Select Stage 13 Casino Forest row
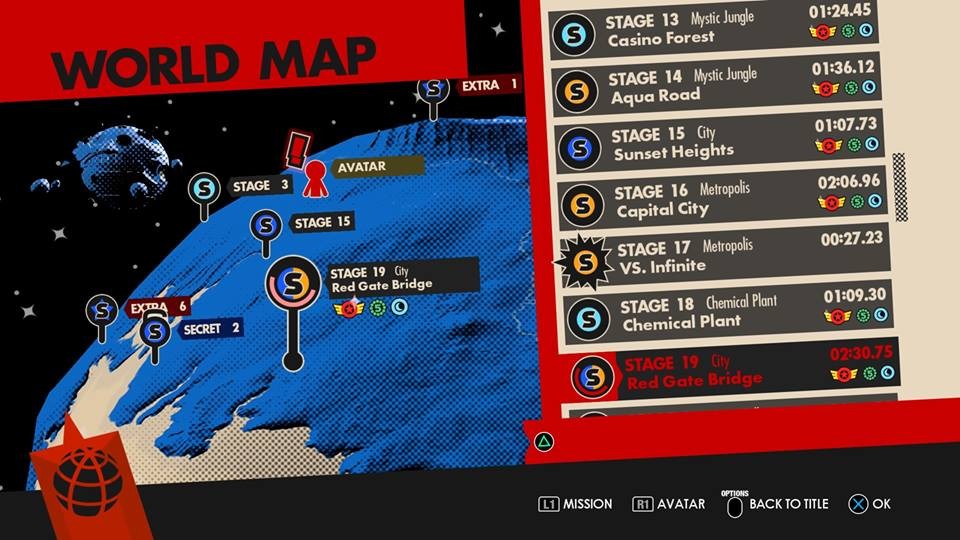960x540 pixels. [716, 30]
